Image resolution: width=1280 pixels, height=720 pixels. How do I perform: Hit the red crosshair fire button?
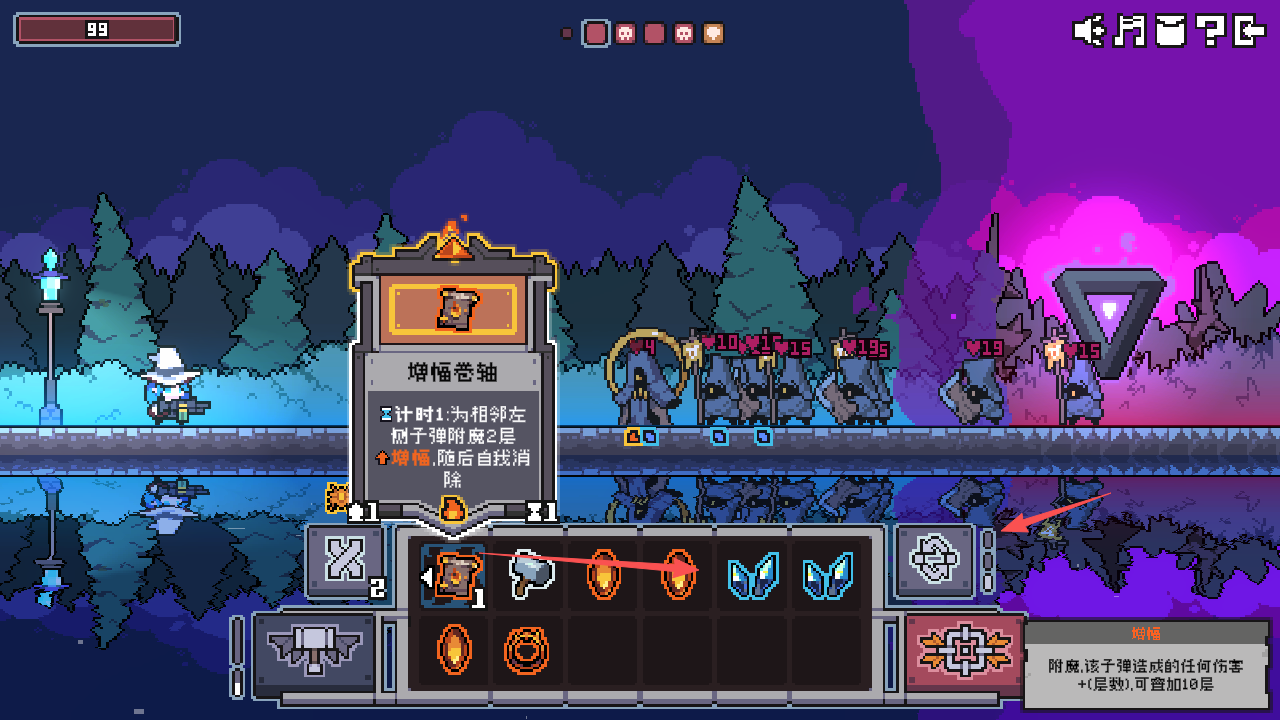coord(964,650)
